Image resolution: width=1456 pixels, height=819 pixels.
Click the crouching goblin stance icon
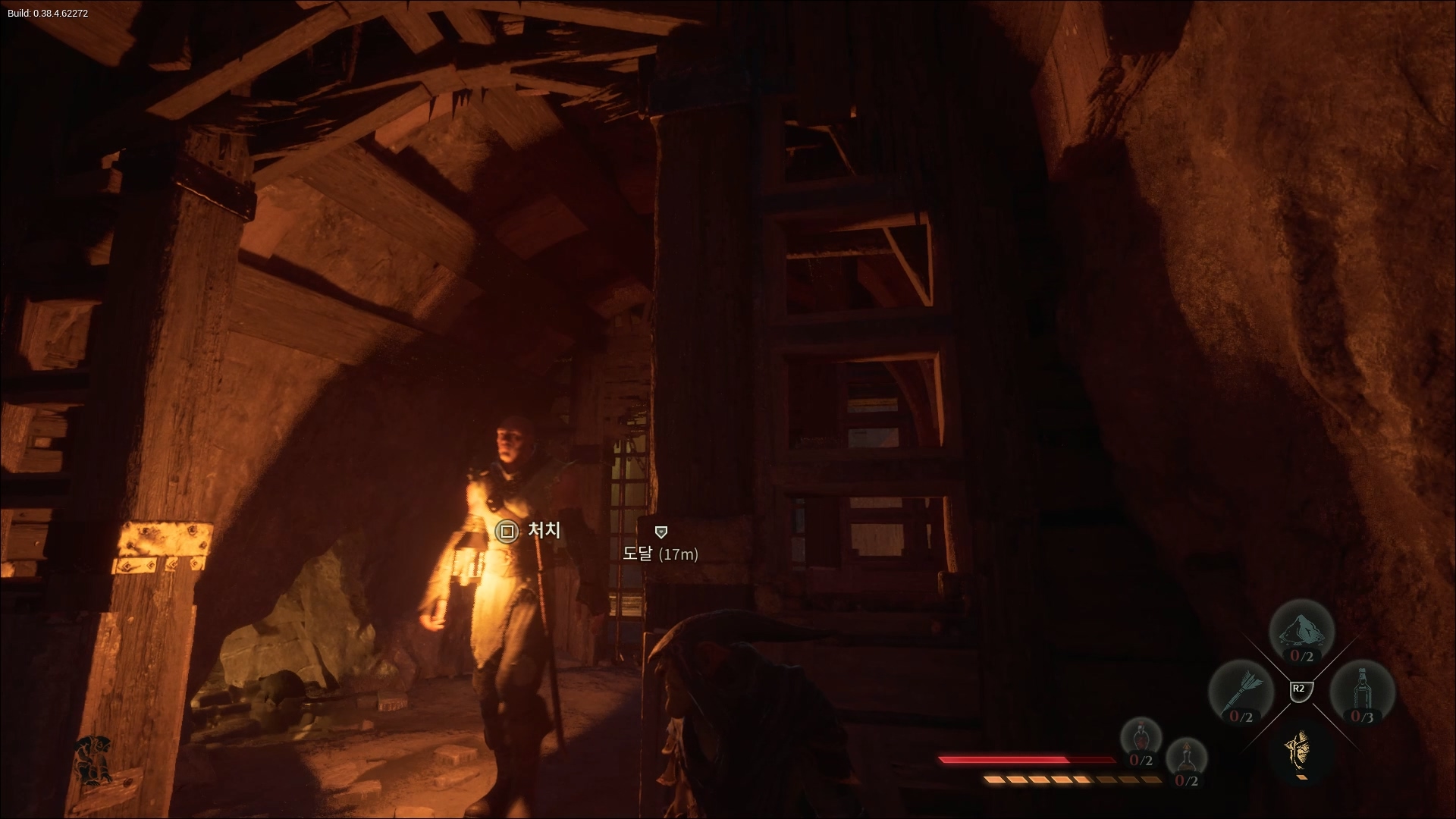tap(94, 759)
